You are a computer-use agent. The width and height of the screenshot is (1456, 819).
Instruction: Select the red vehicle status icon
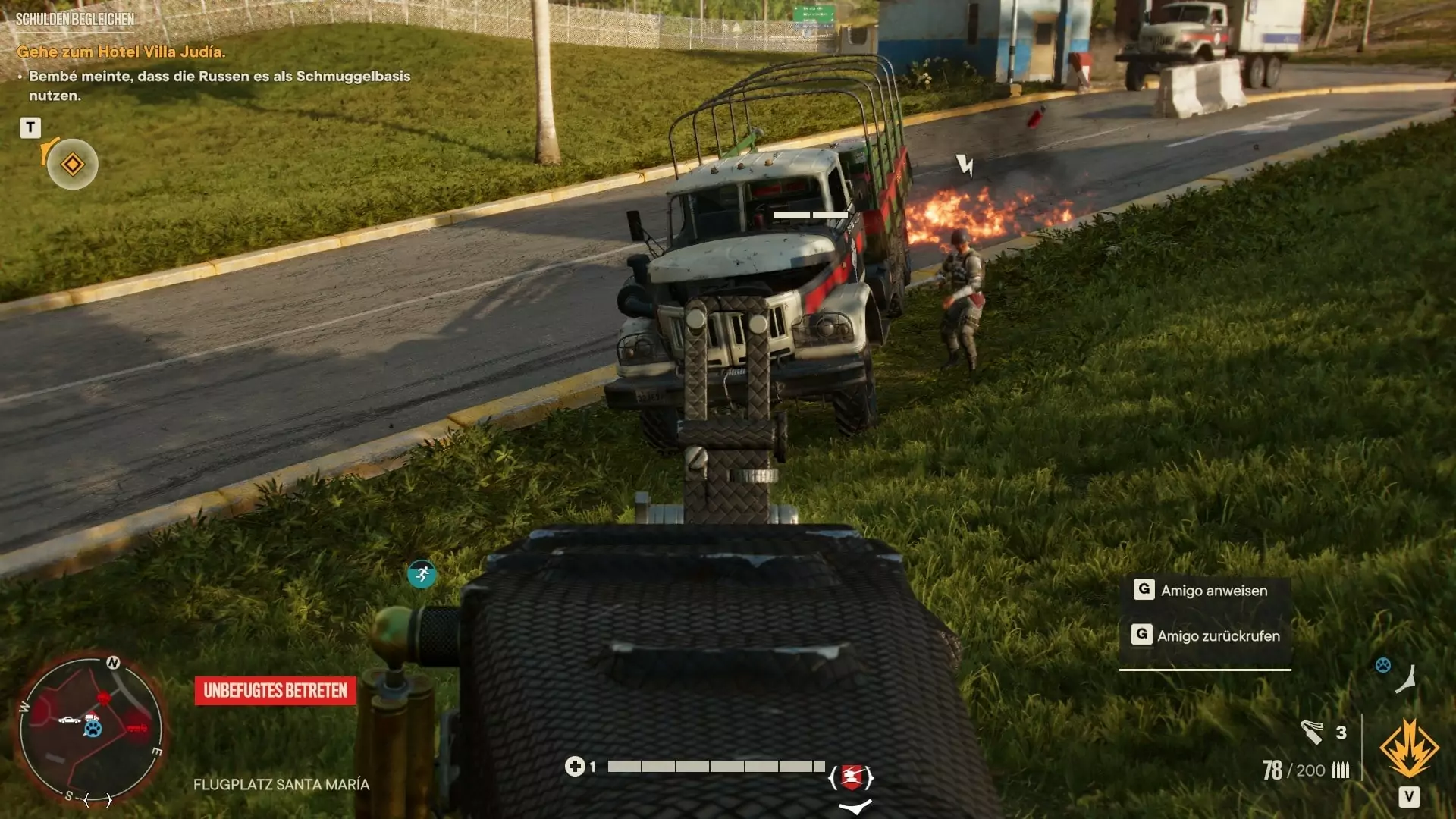[851, 777]
